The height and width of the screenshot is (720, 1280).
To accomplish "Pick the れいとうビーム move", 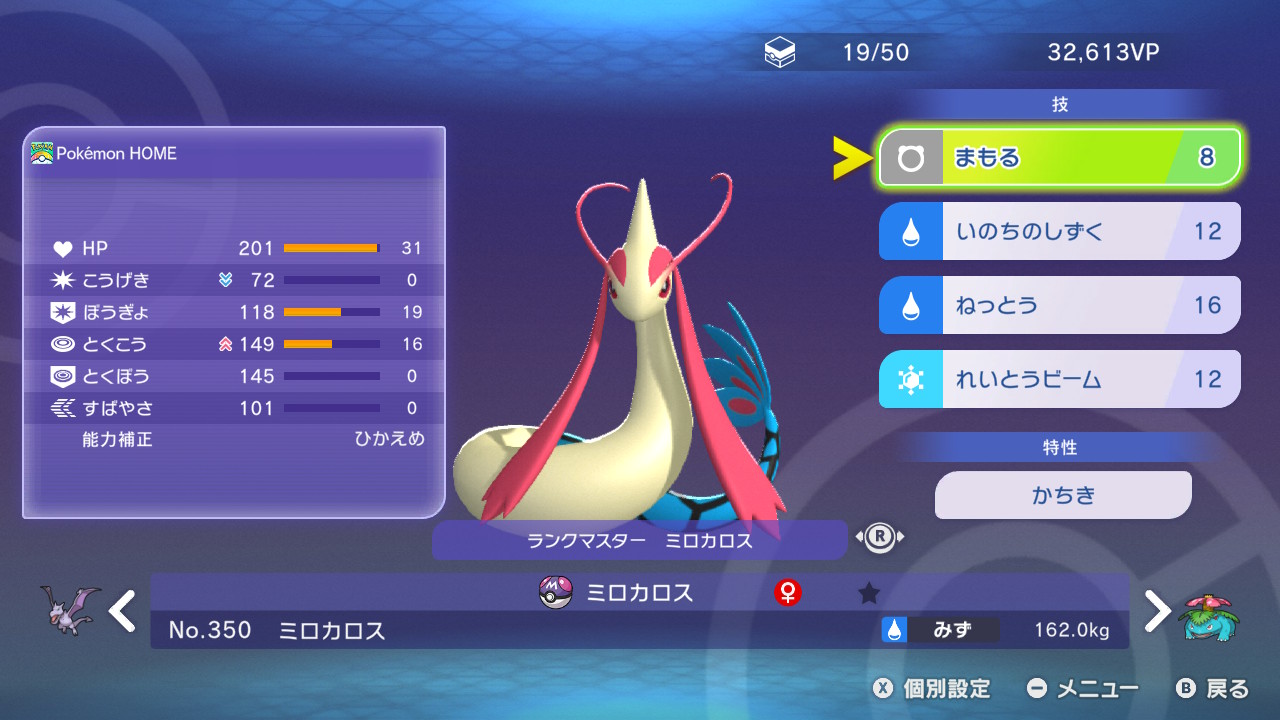I will (x=1059, y=379).
